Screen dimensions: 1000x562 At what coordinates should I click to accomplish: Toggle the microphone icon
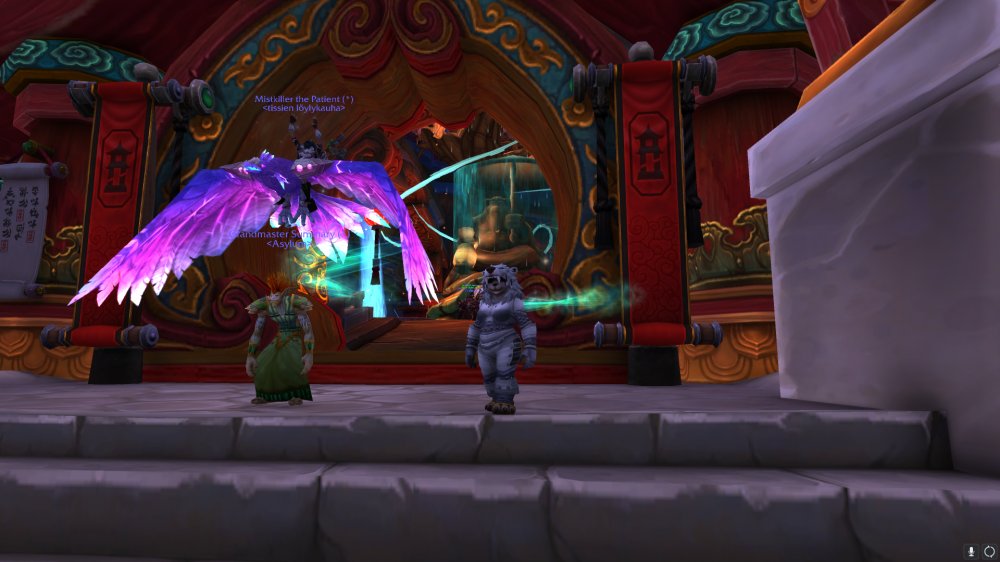970,551
